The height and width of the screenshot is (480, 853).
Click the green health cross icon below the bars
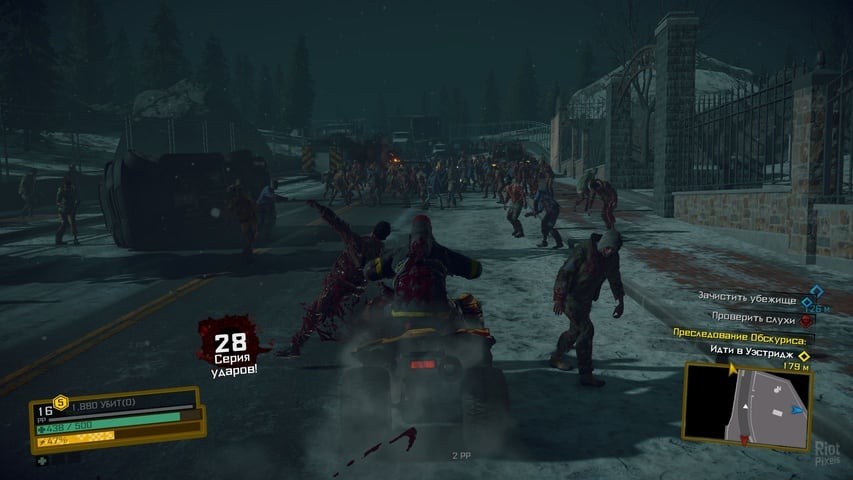[42, 461]
